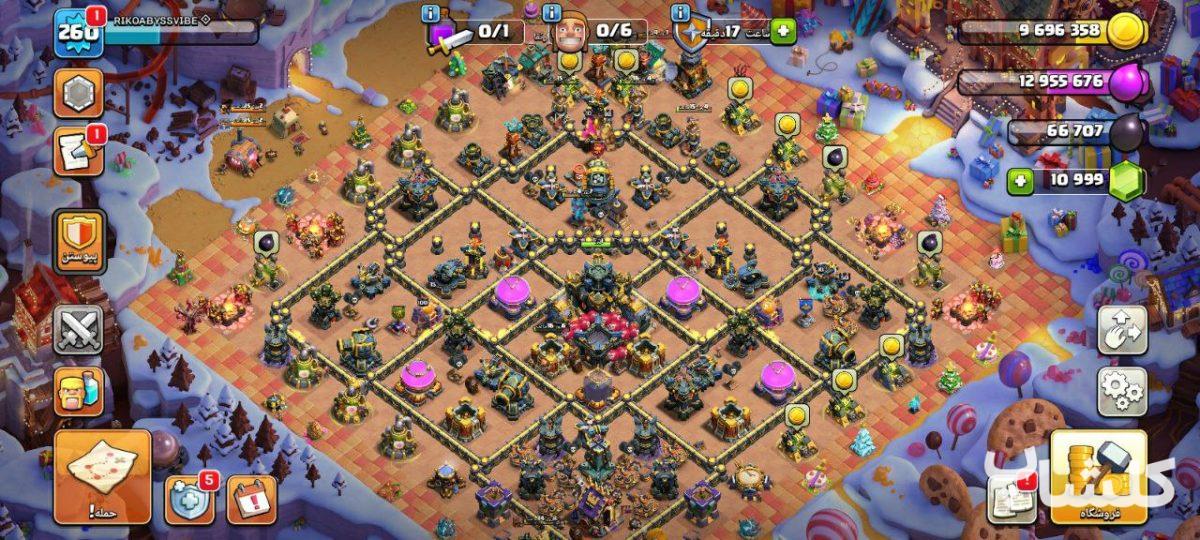Show shield info next to the timer
The image size is (1200, 540).
click(681, 13)
